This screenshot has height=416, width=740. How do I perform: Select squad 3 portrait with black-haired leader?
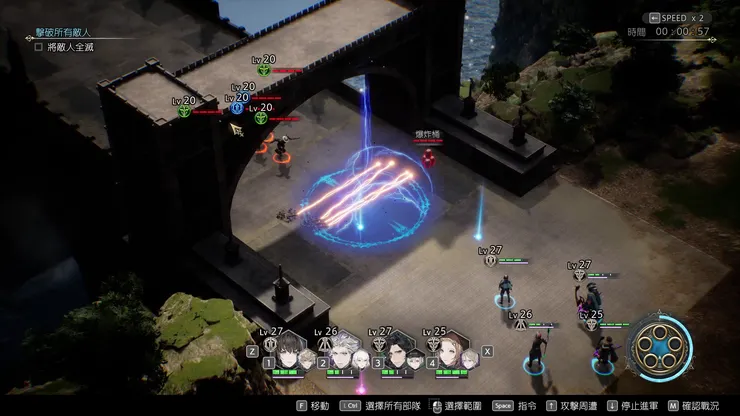[x=397, y=353]
